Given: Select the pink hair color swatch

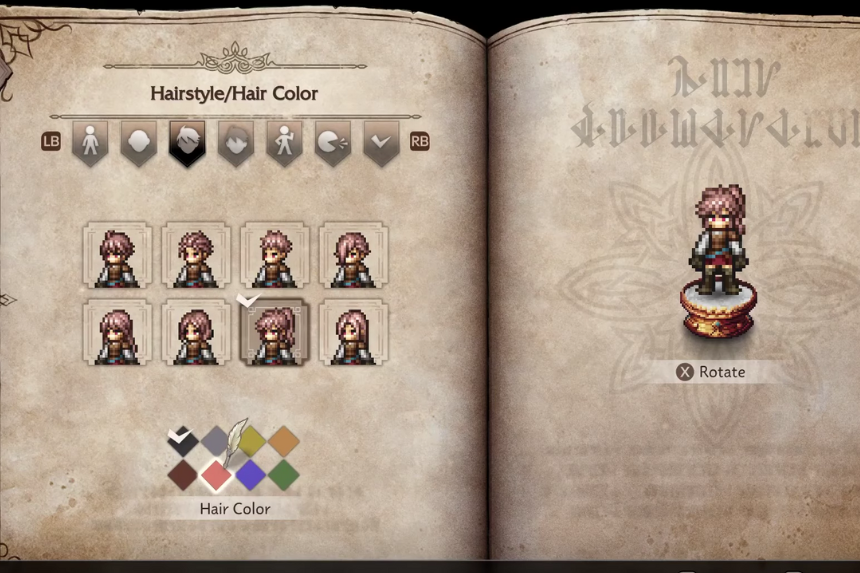Looking at the screenshot, I should [x=216, y=474].
